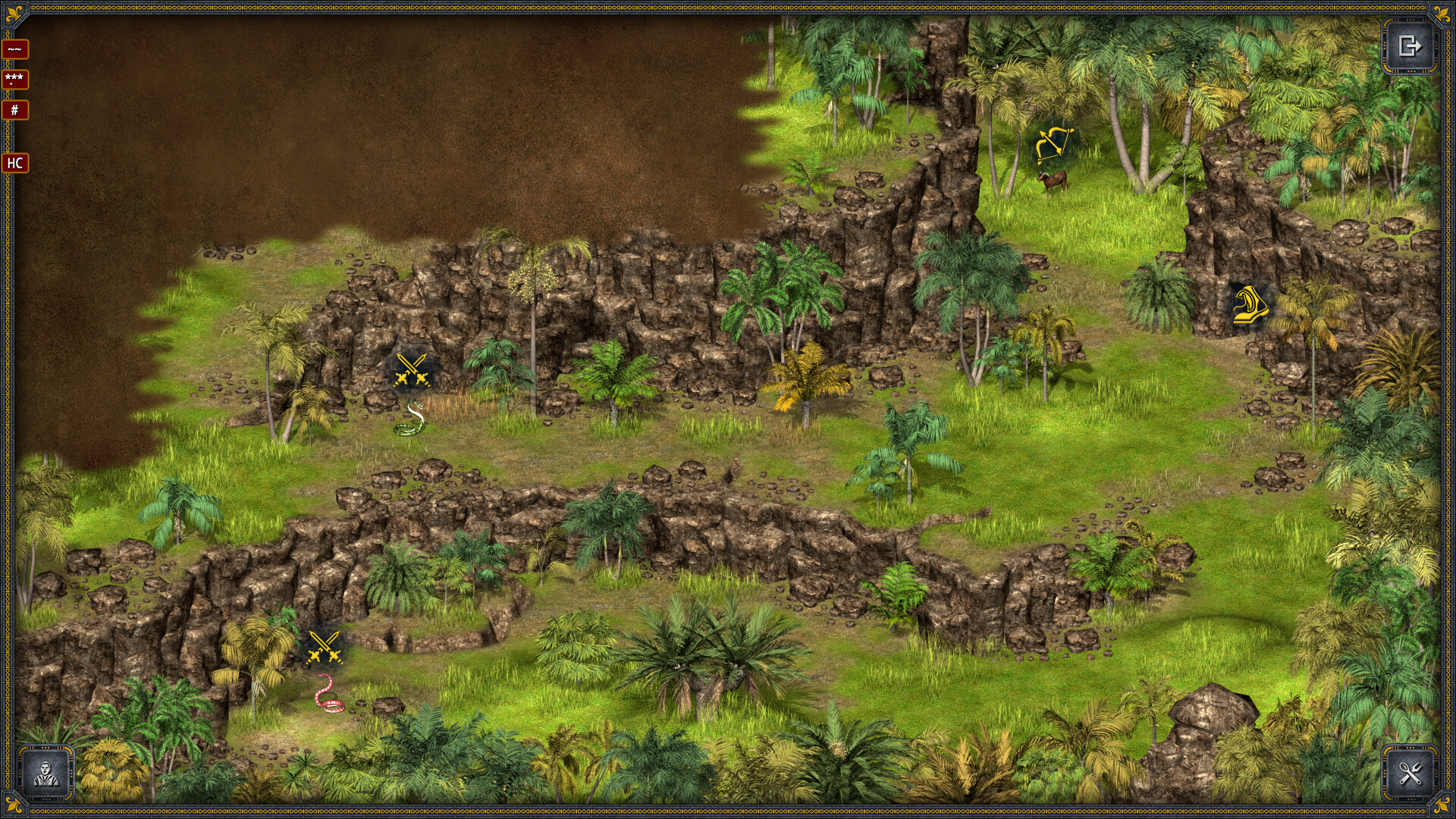Open the wrench and screwdriver settings

pyautogui.click(x=1409, y=773)
